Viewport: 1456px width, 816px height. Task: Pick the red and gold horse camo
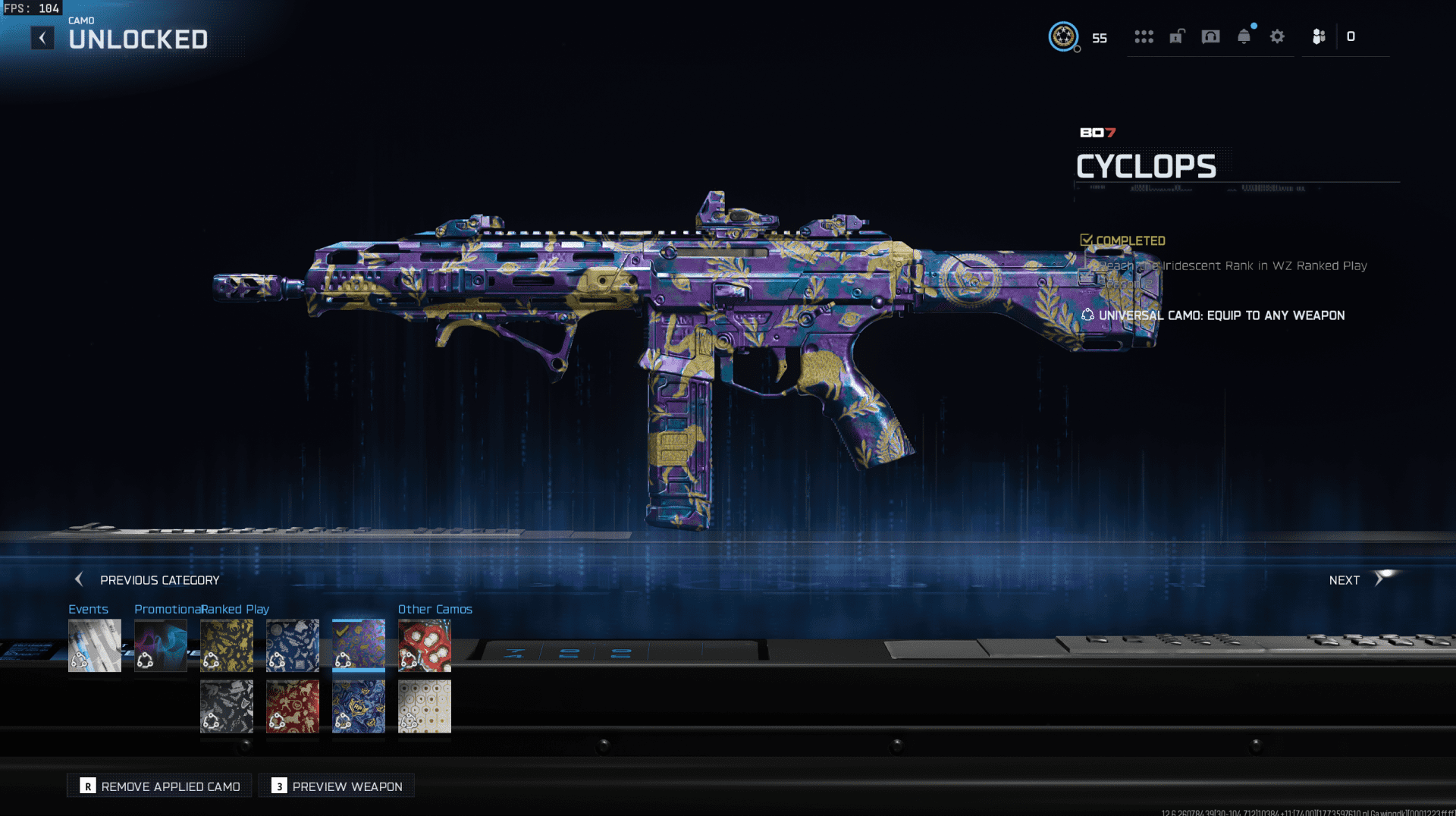[293, 706]
